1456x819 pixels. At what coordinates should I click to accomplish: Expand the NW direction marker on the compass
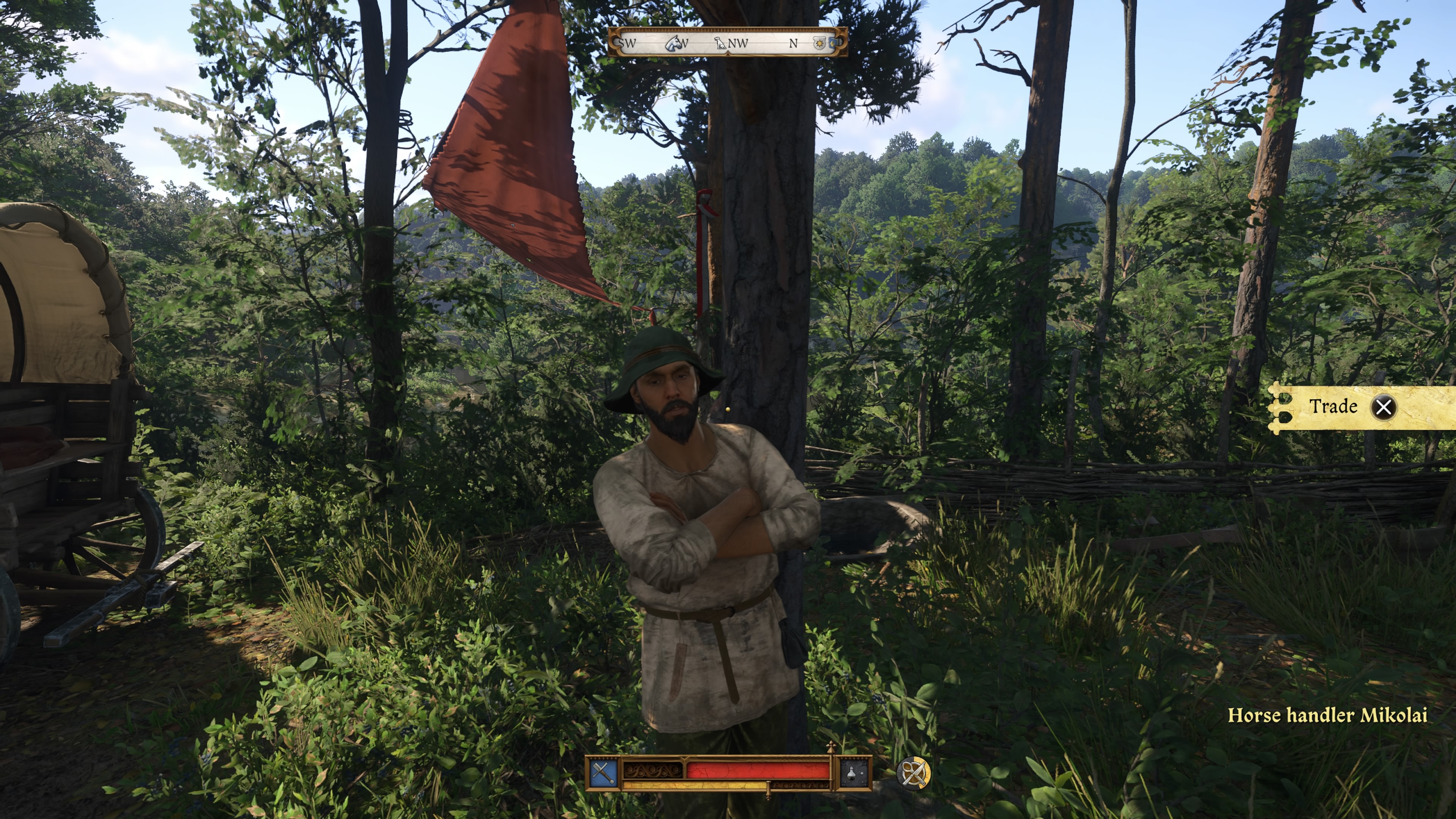click(x=737, y=44)
